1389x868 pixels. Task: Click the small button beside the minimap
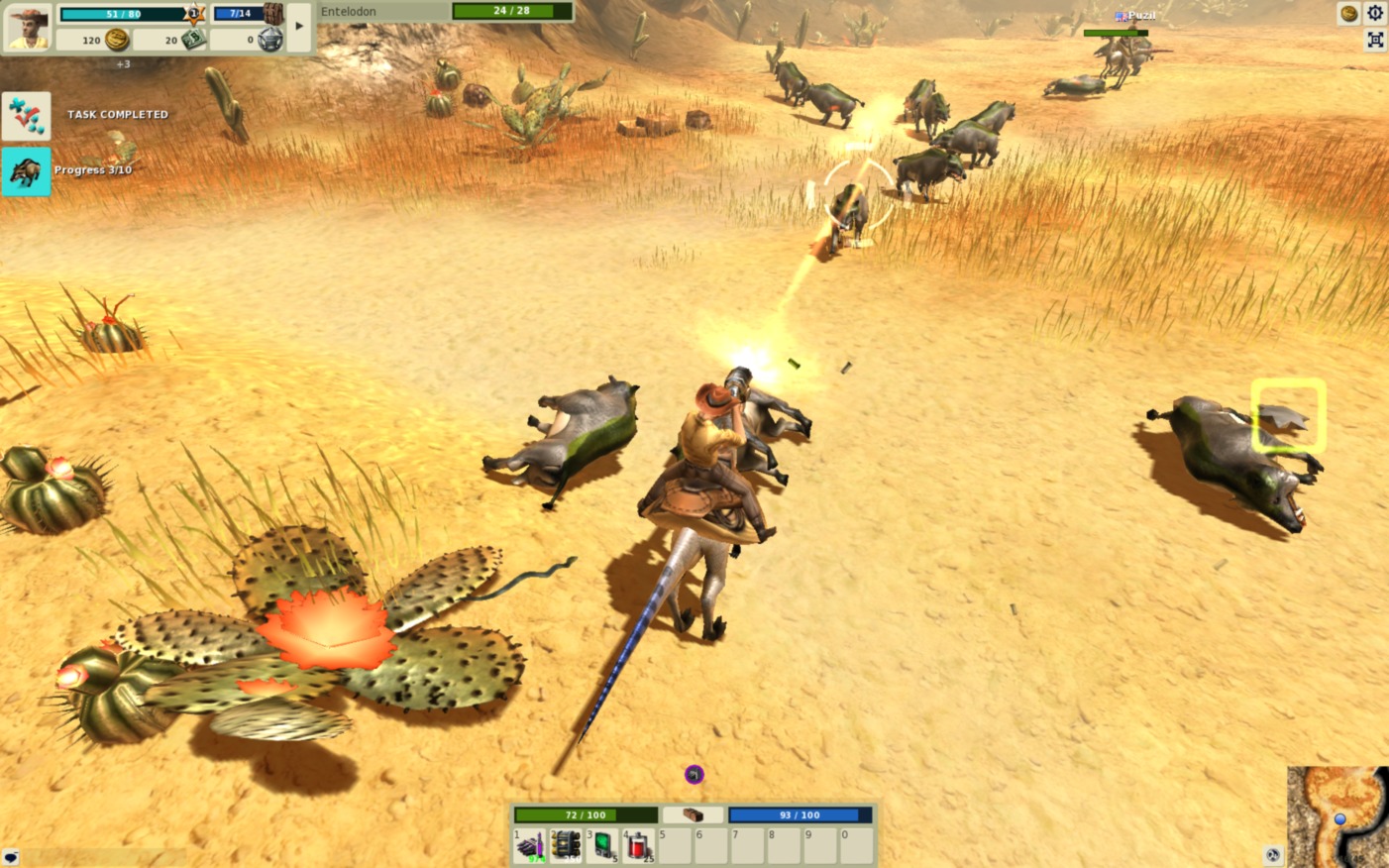tap(1273, 854)
